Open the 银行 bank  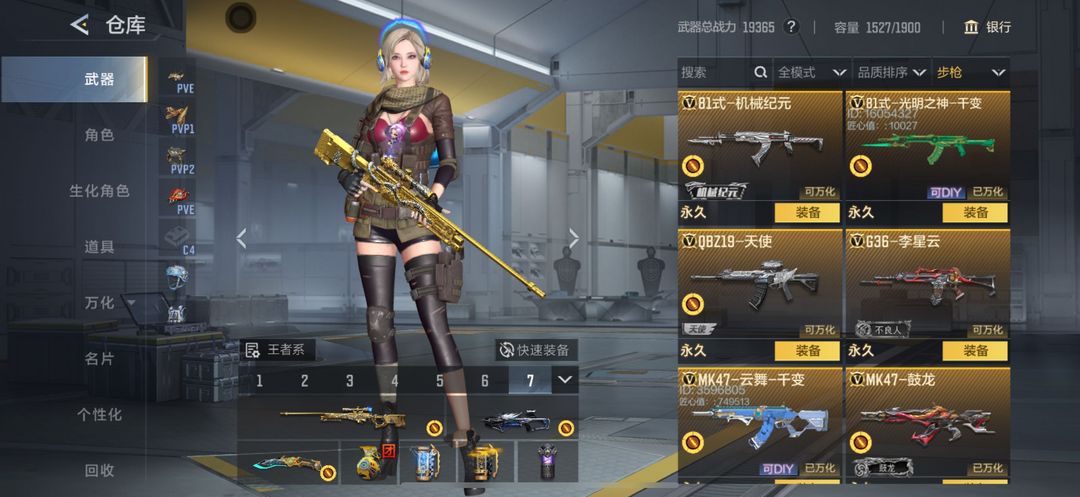pos(987,27)
